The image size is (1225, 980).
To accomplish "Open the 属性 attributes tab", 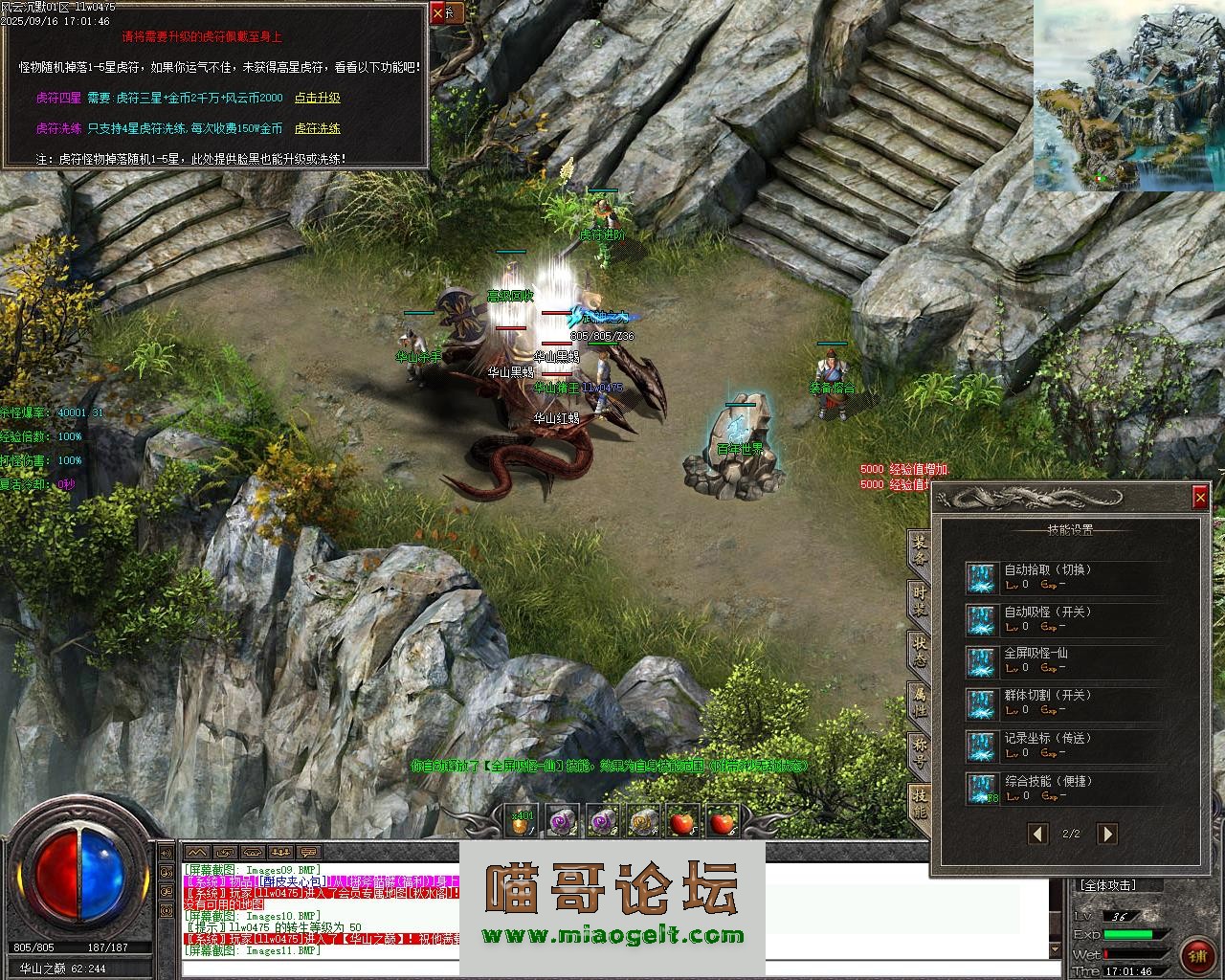I will (x=919, y=702).
